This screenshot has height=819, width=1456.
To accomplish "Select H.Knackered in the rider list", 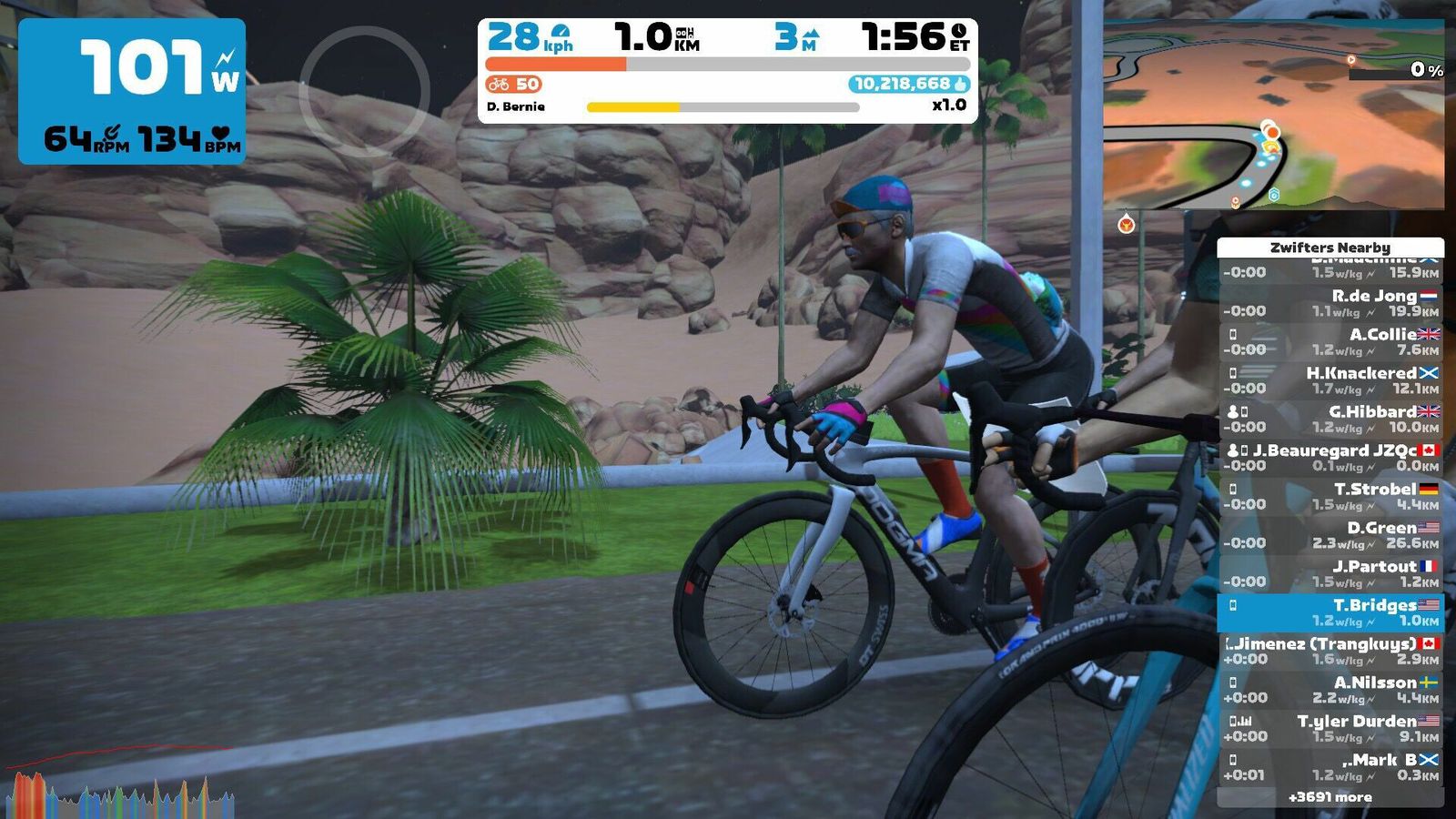I will tap(1330, 380).
